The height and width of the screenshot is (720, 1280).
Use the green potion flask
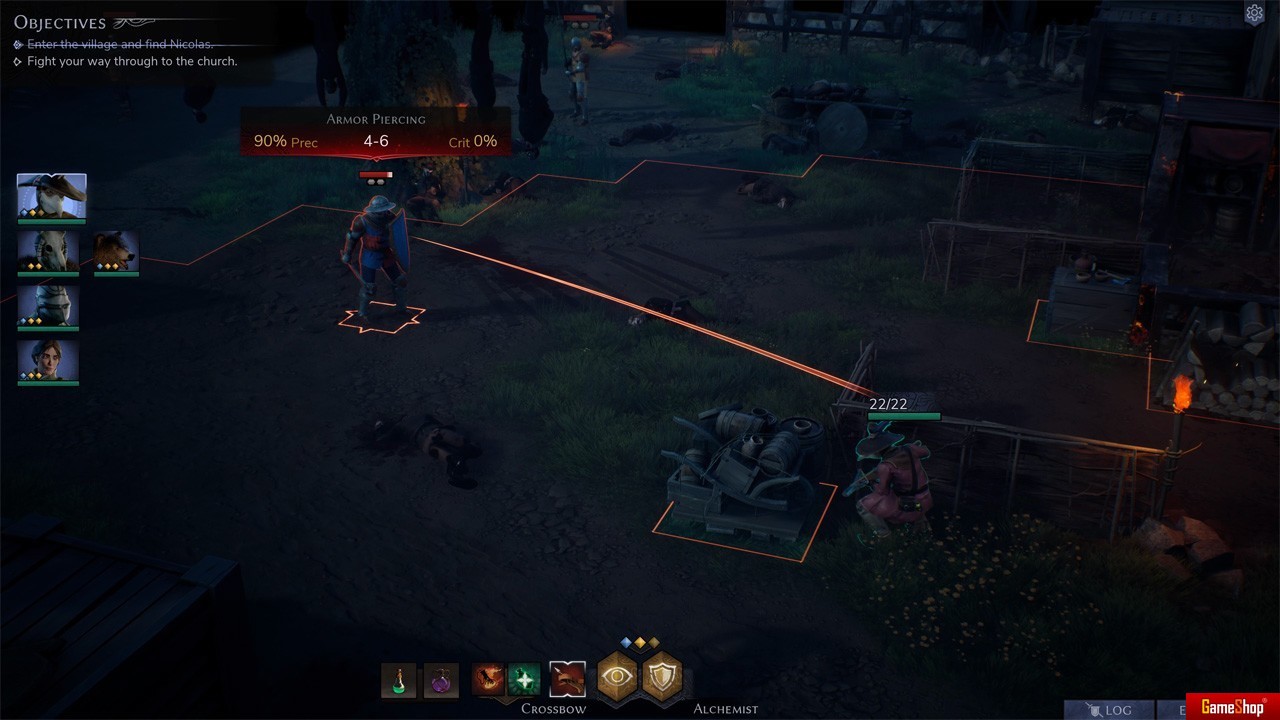click(398, 680)
